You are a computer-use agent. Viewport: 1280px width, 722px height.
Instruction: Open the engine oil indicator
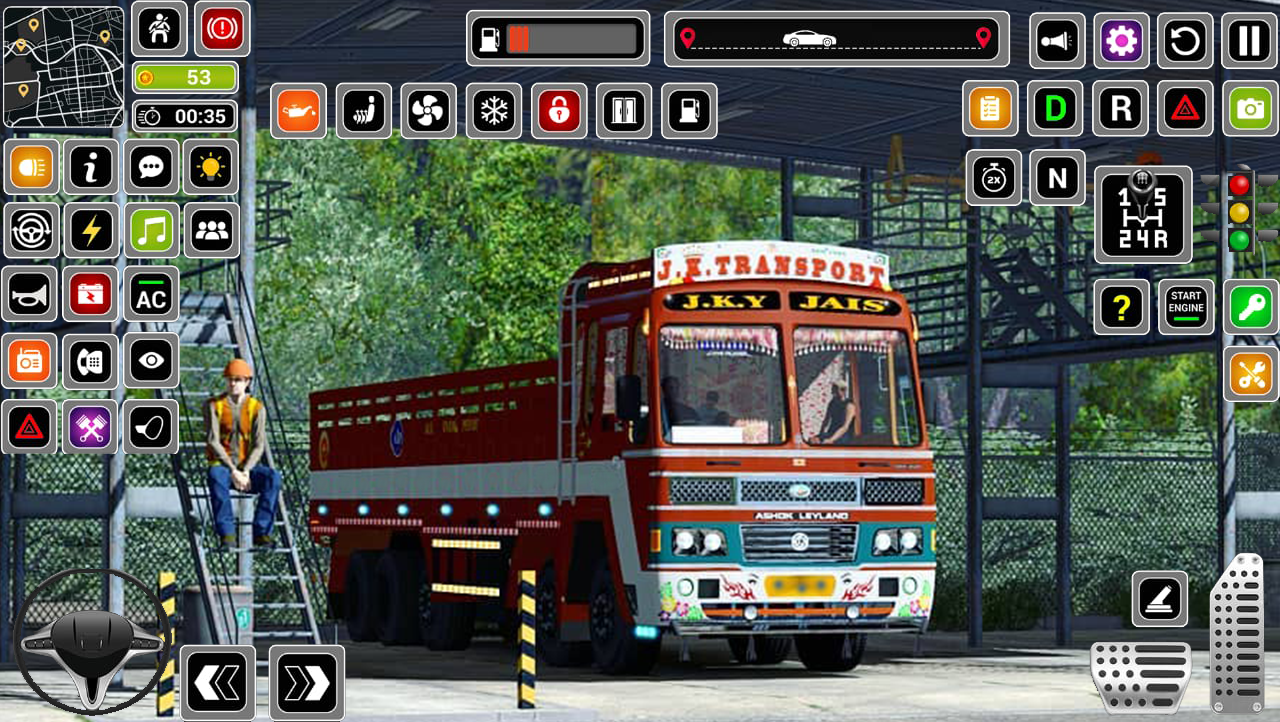pos(298,111)
